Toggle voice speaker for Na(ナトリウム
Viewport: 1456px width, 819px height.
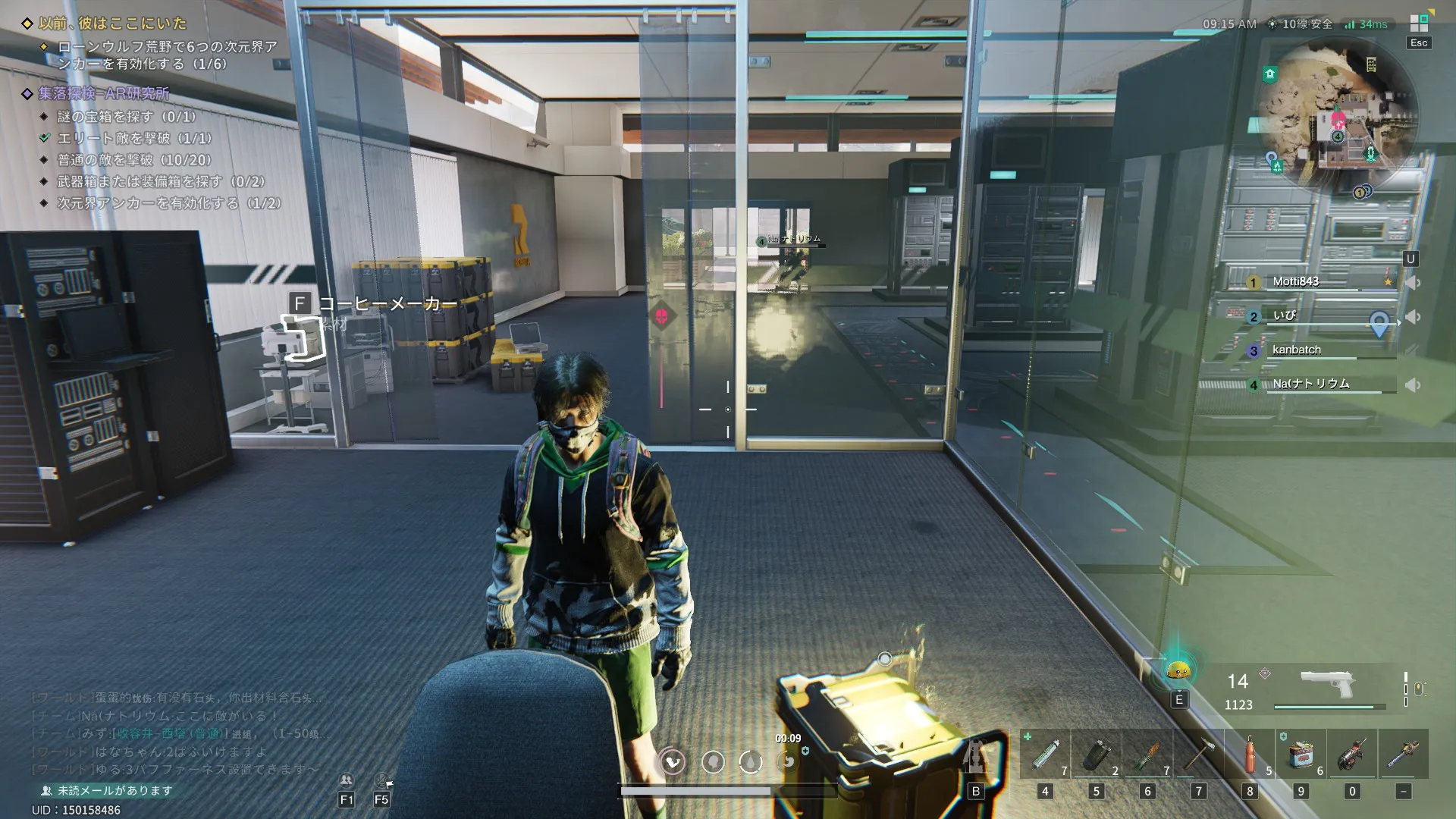tap(1412, 384)
